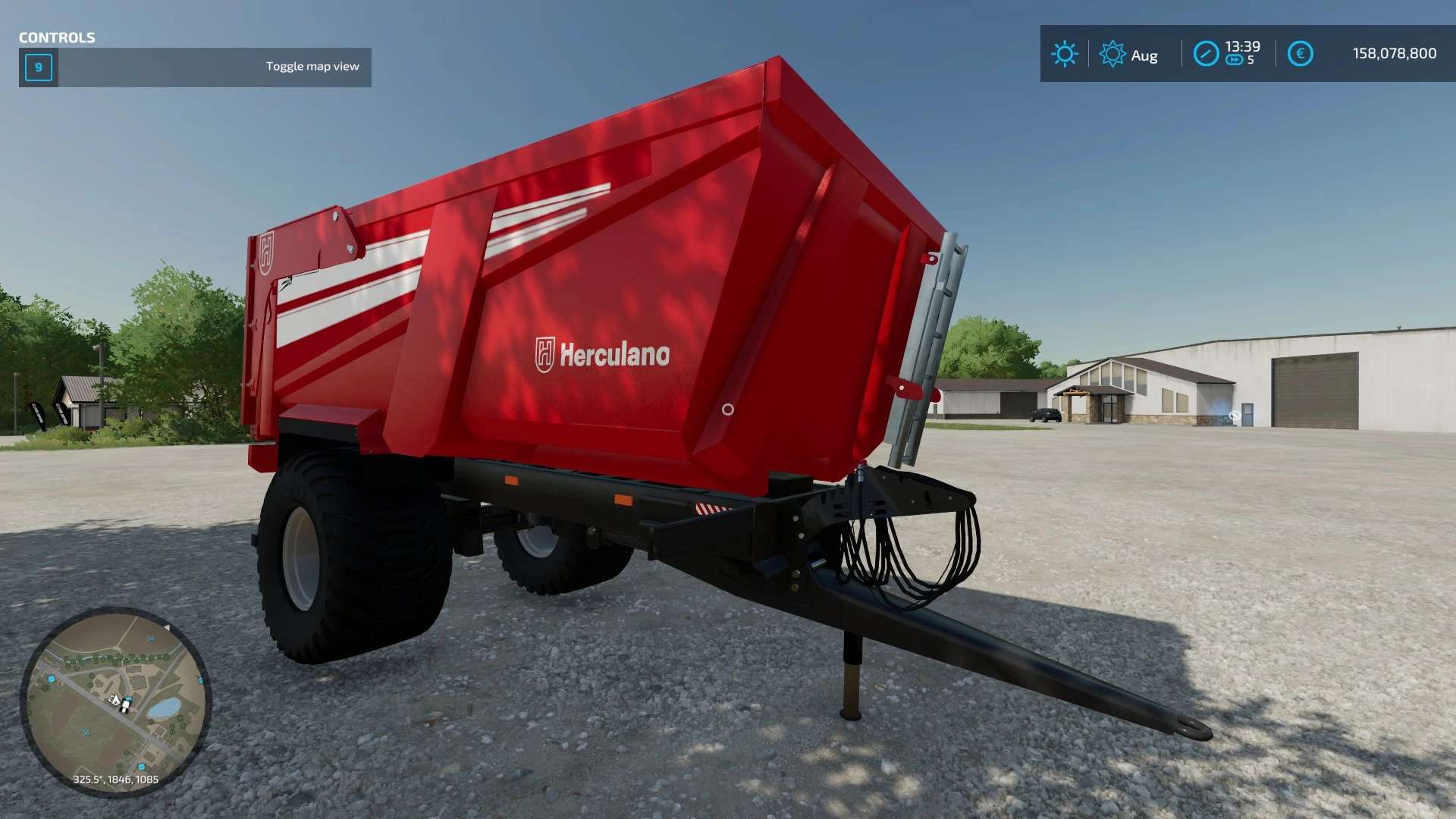1456x819 pixels.
Task: Select the Toggle map view control entry
Action: [x=195, y=67]
